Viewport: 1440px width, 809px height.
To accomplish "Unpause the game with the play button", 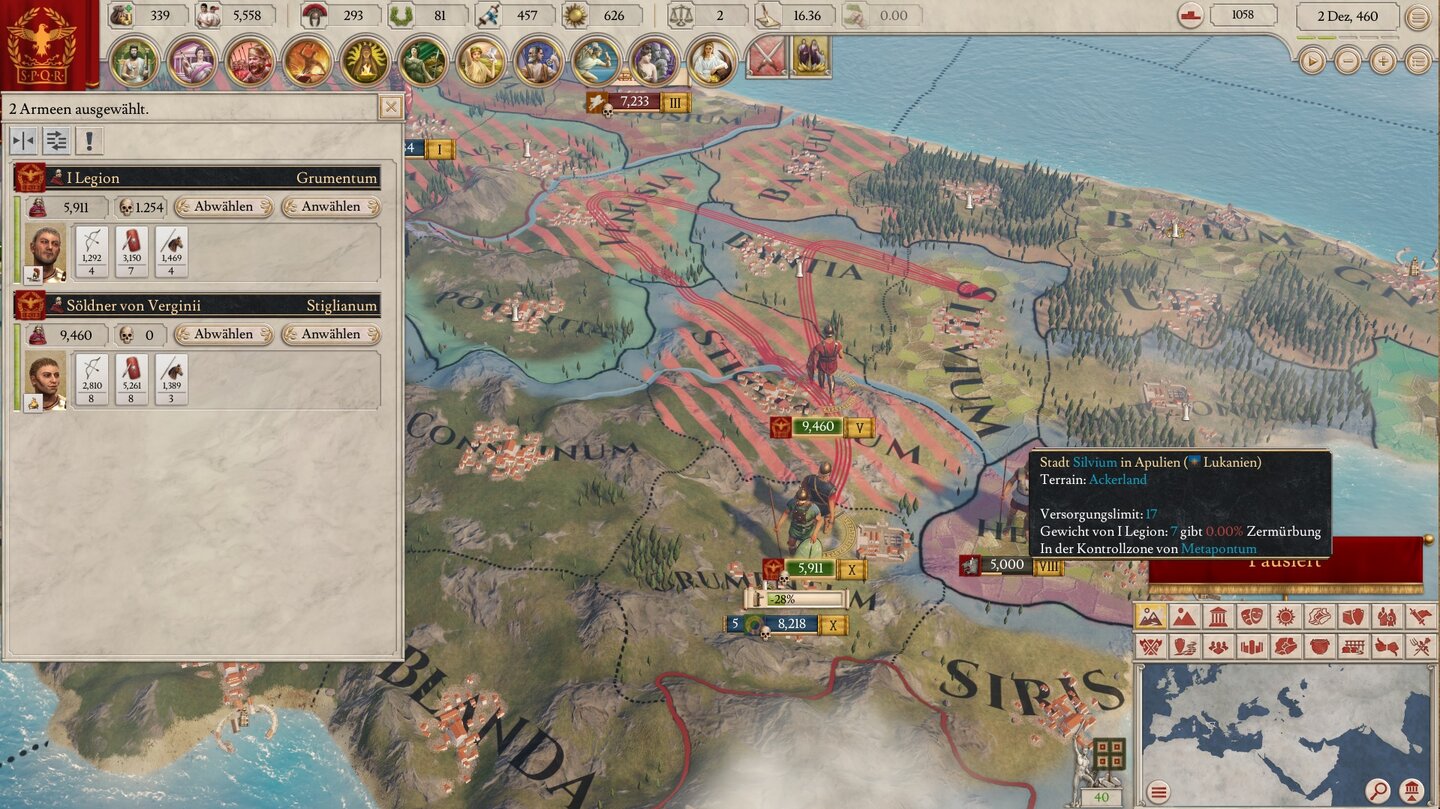I will (x=1312, y=61).
